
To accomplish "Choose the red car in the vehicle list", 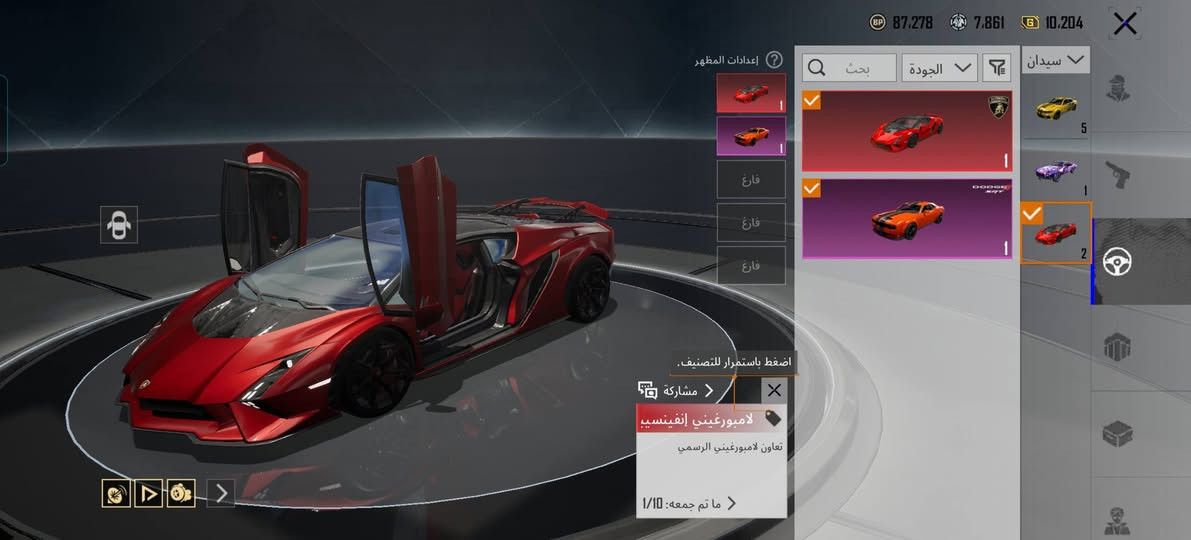I will point(1055,233).
